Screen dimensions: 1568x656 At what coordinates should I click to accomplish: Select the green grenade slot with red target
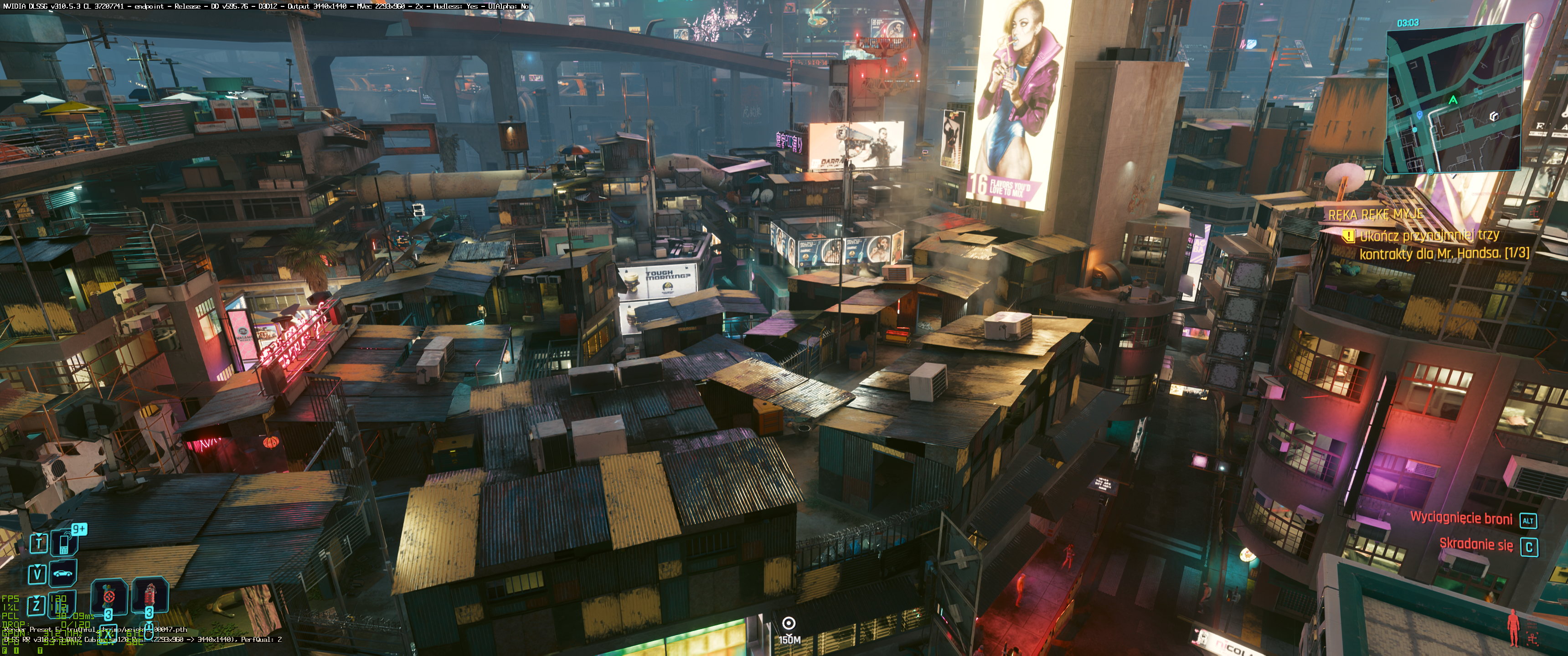click(109, 596)
